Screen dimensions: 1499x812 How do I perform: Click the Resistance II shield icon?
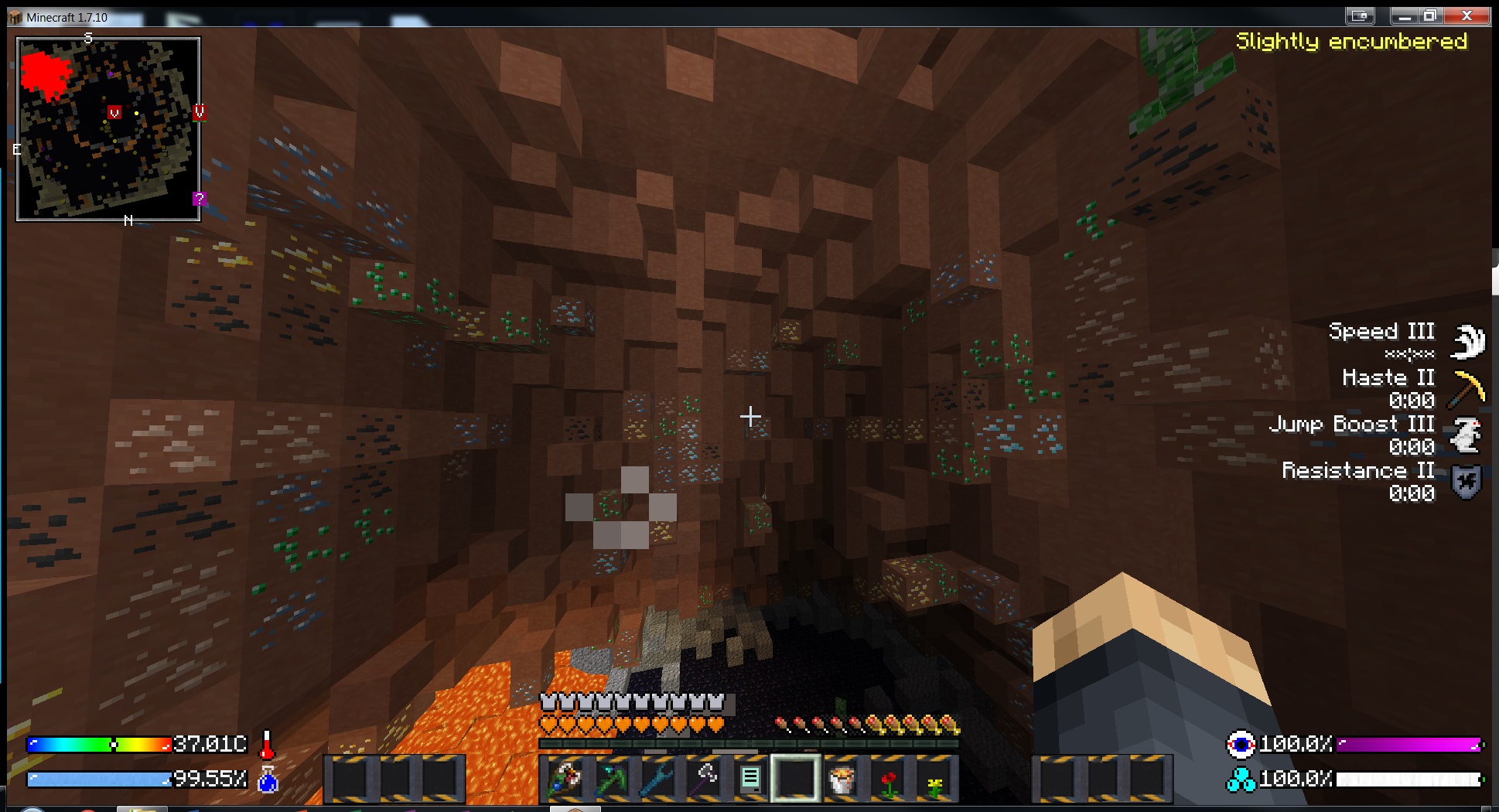(1467, 482)
